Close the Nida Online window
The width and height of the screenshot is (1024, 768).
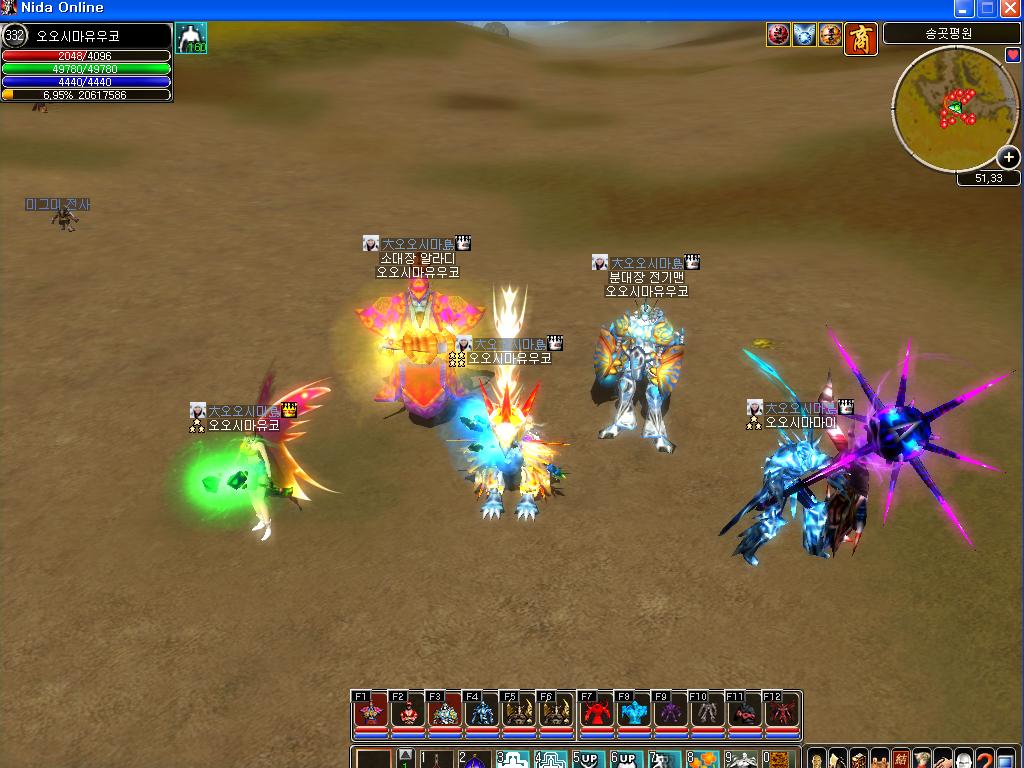[x=1010, y=8]
